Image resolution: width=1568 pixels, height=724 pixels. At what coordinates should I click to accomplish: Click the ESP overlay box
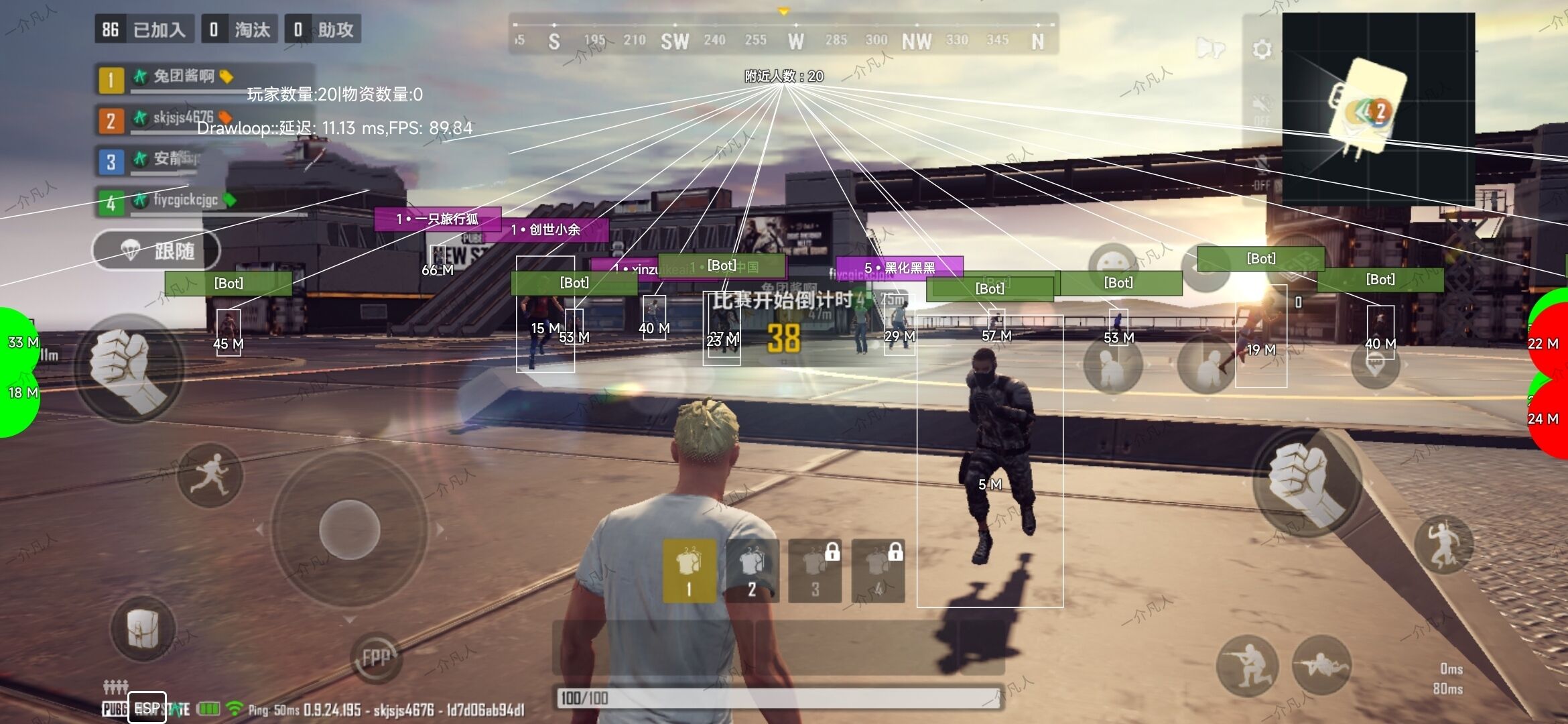pyautogui.click(x=147, y=708)
